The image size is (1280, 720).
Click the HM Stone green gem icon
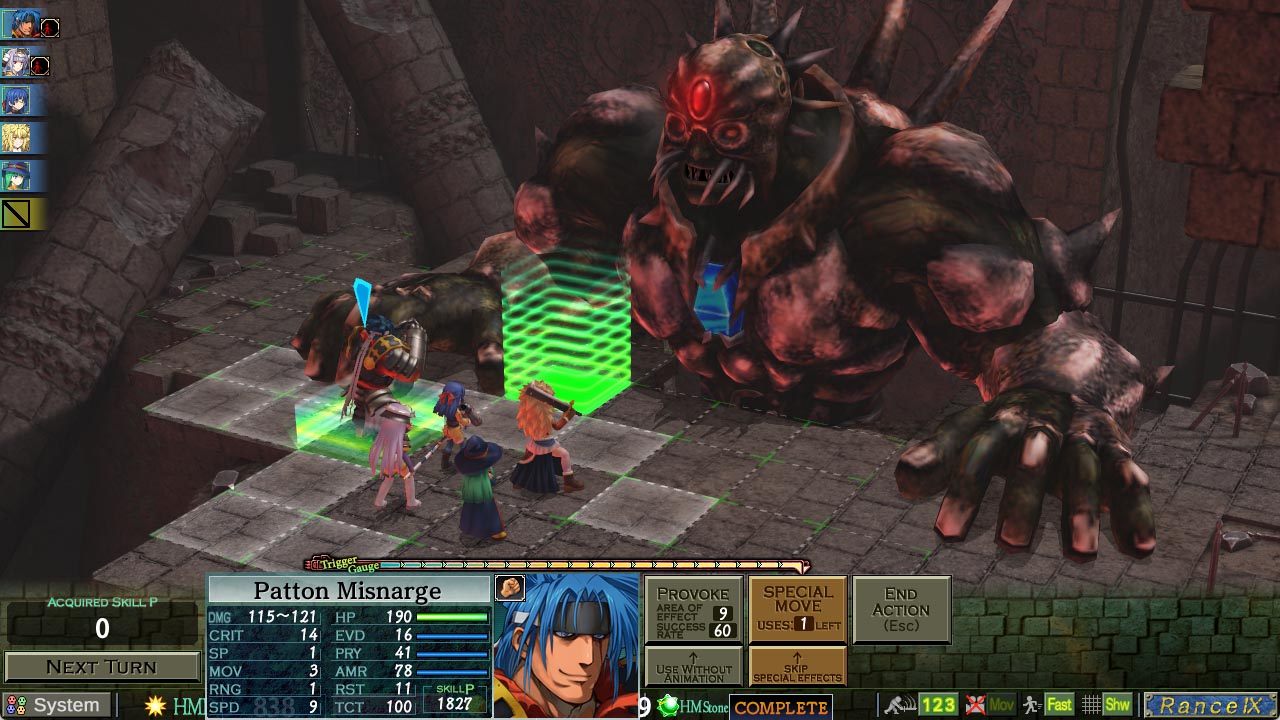669,707
